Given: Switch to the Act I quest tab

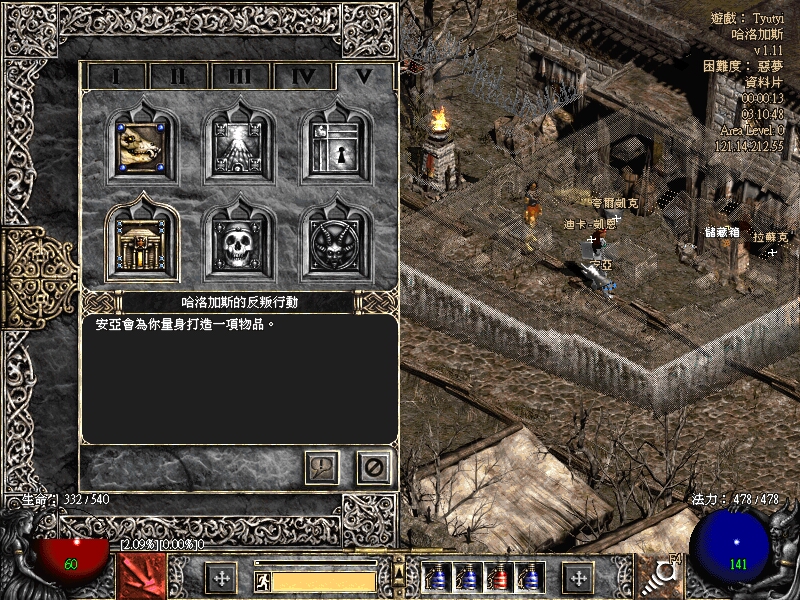Looking at the screenshot, I should coord(115,76).
